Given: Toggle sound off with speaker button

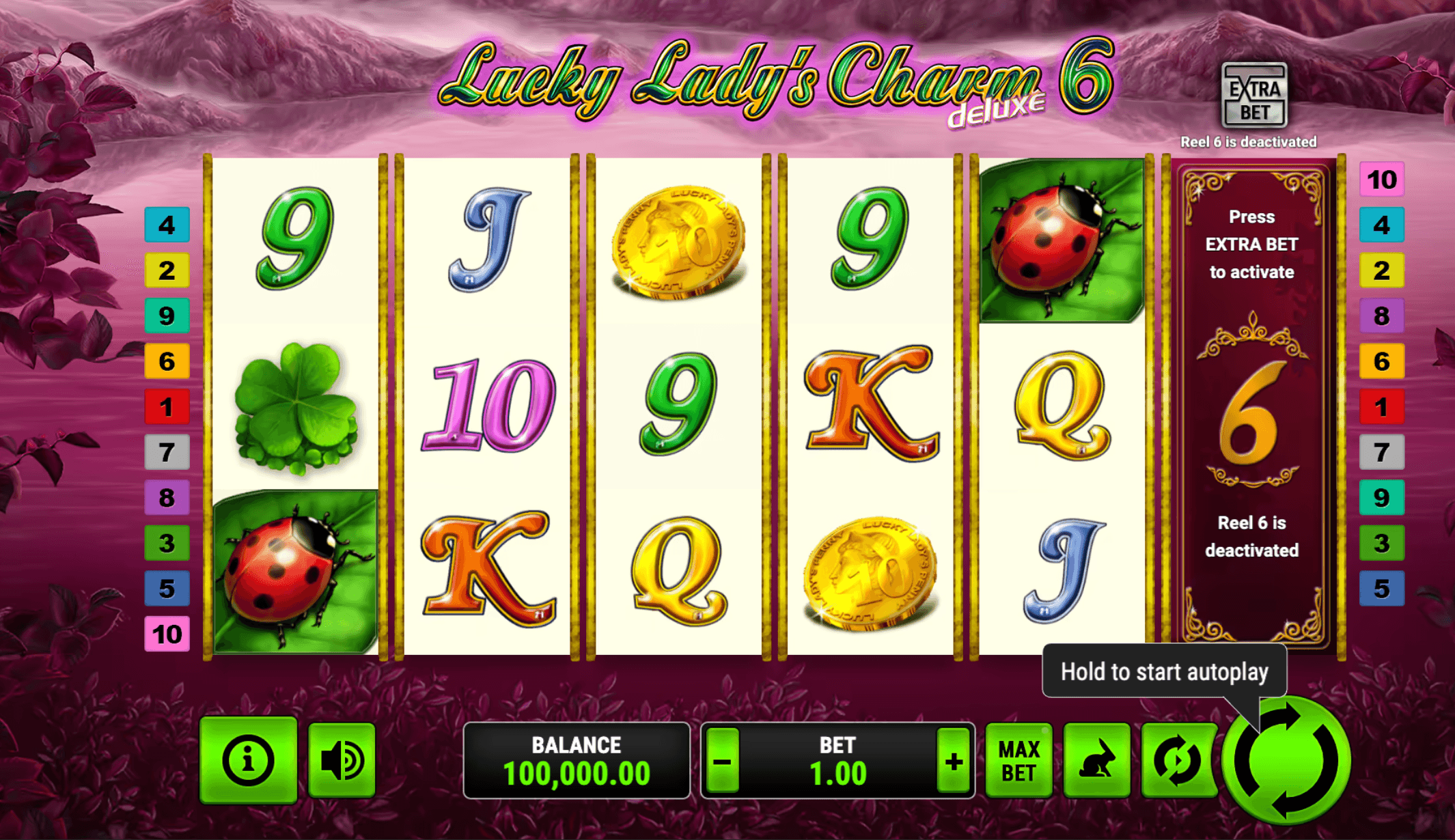Looking at the screenshot, I should (x=340, y=758).
